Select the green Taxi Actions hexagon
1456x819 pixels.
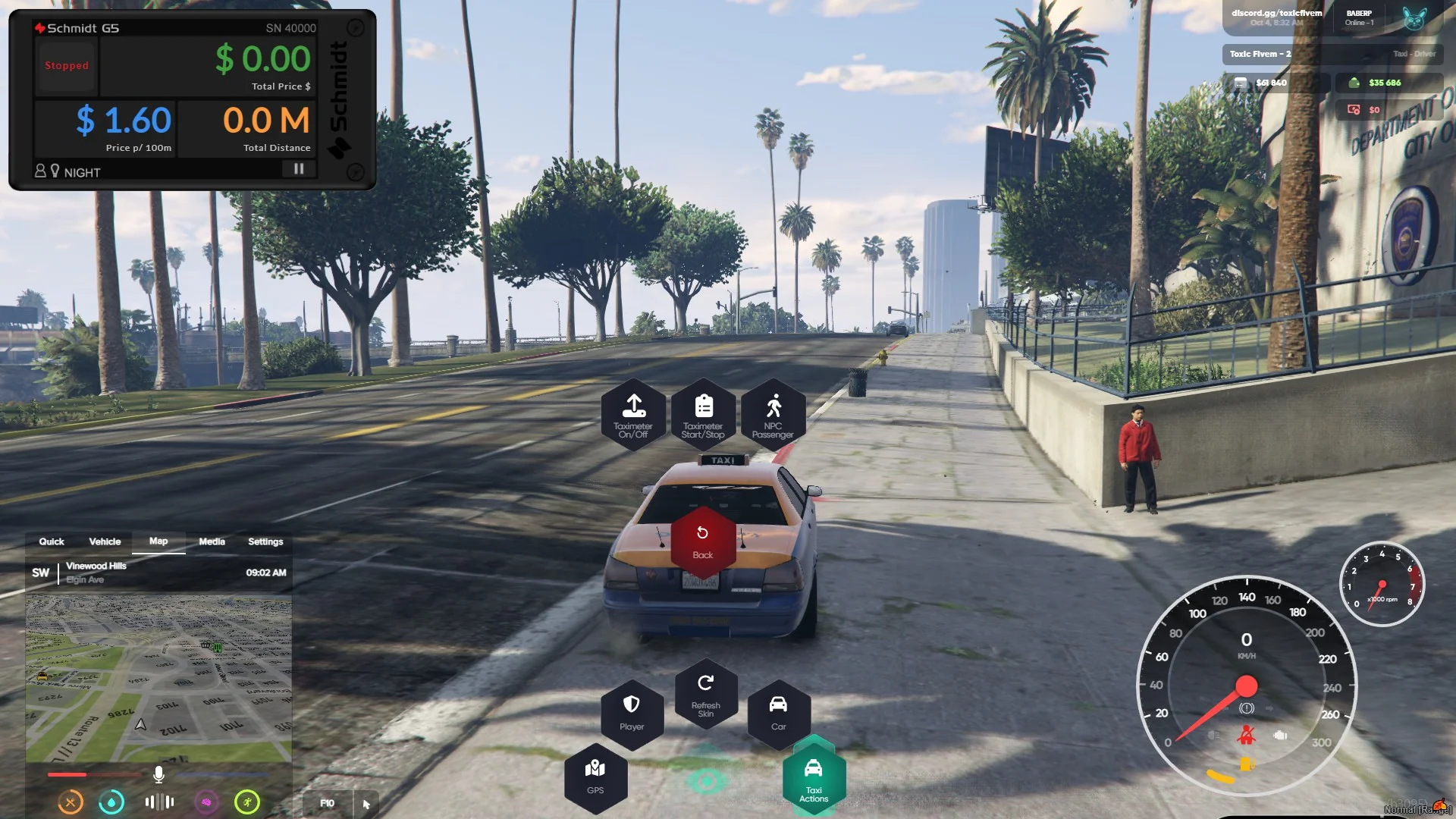pos(814,777)
